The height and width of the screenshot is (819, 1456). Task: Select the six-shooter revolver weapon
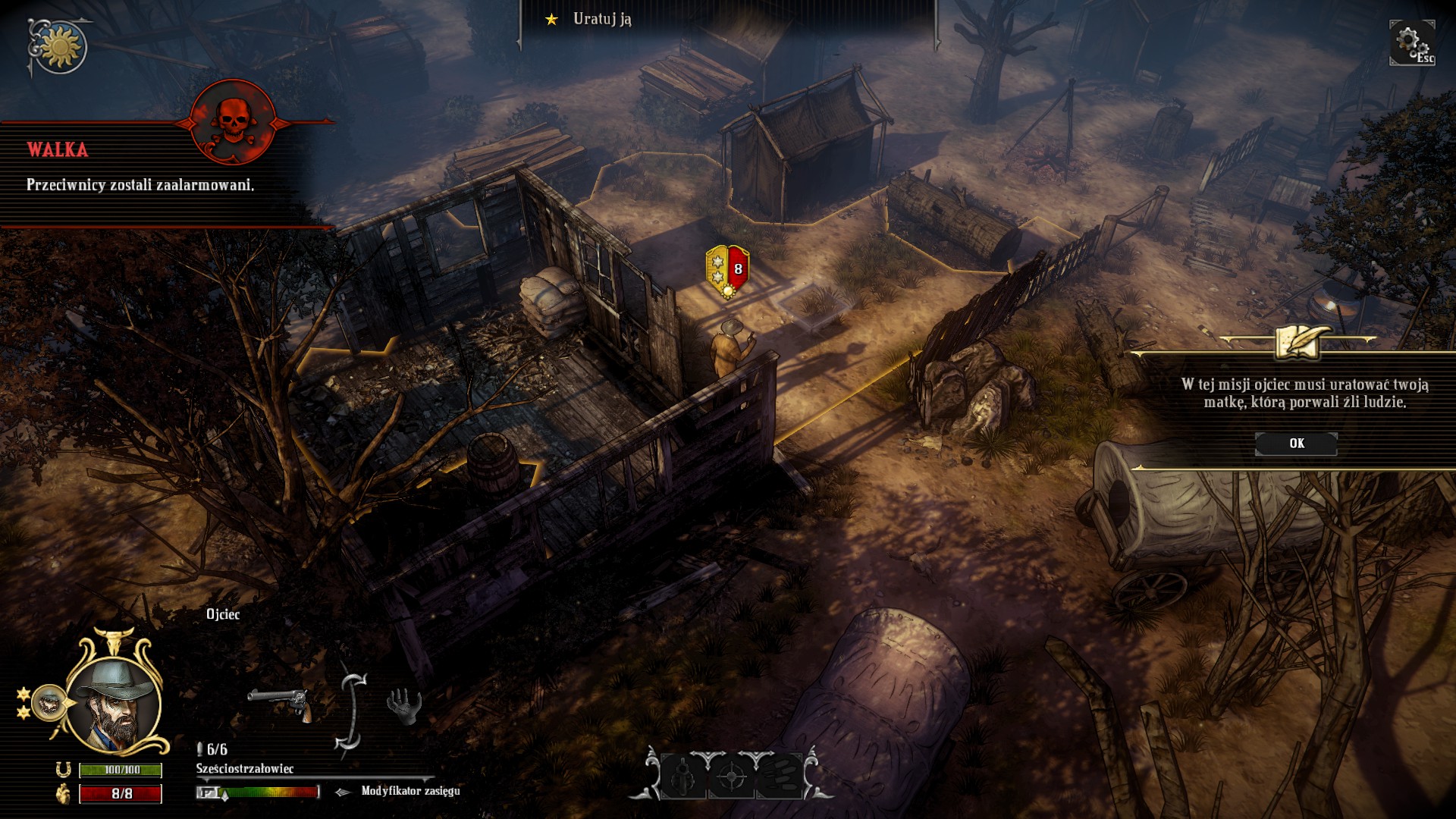[280, 702]
